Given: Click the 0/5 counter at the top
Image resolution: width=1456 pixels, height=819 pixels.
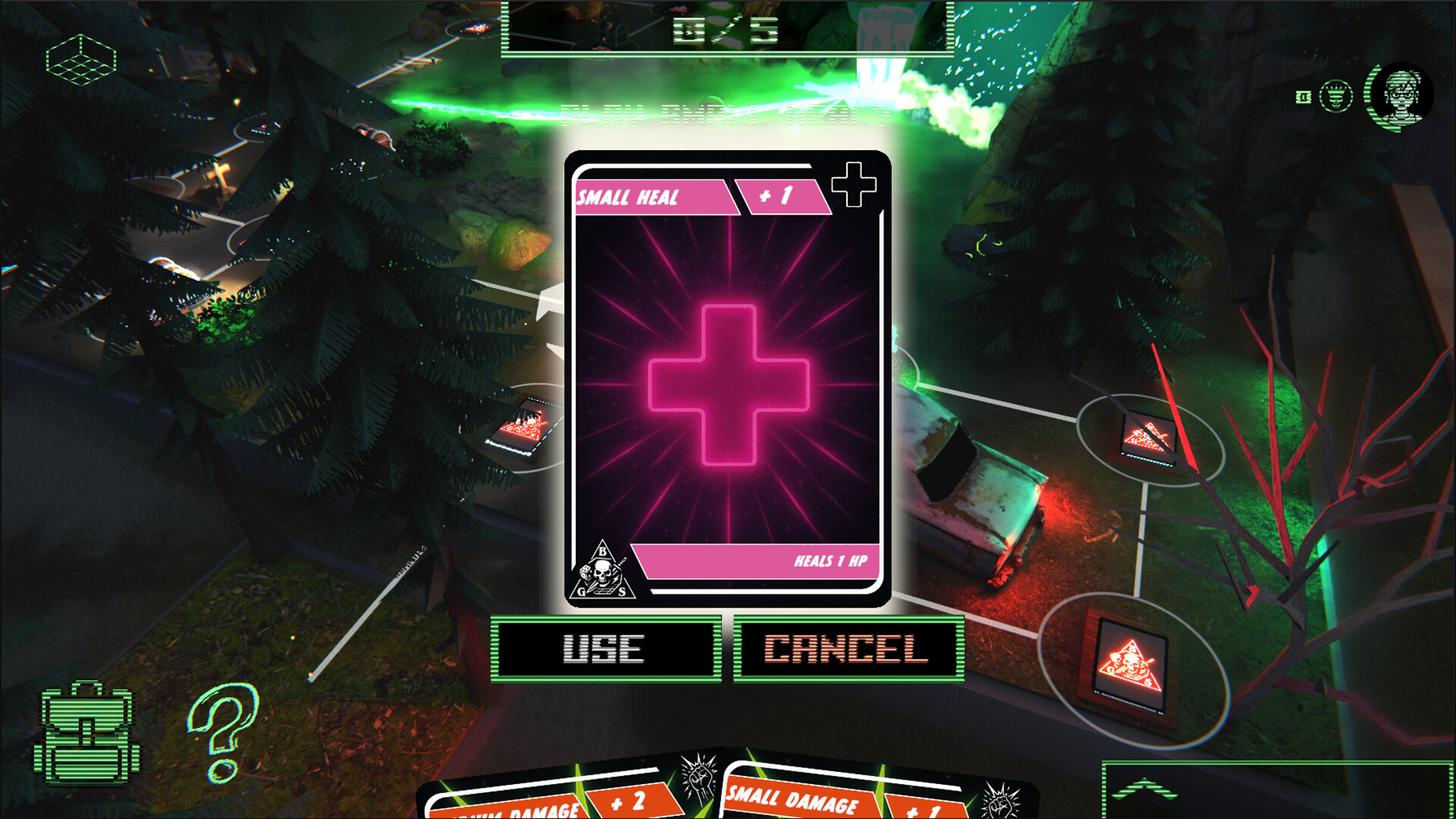Looking at the screenshot, I should (726, 30).
